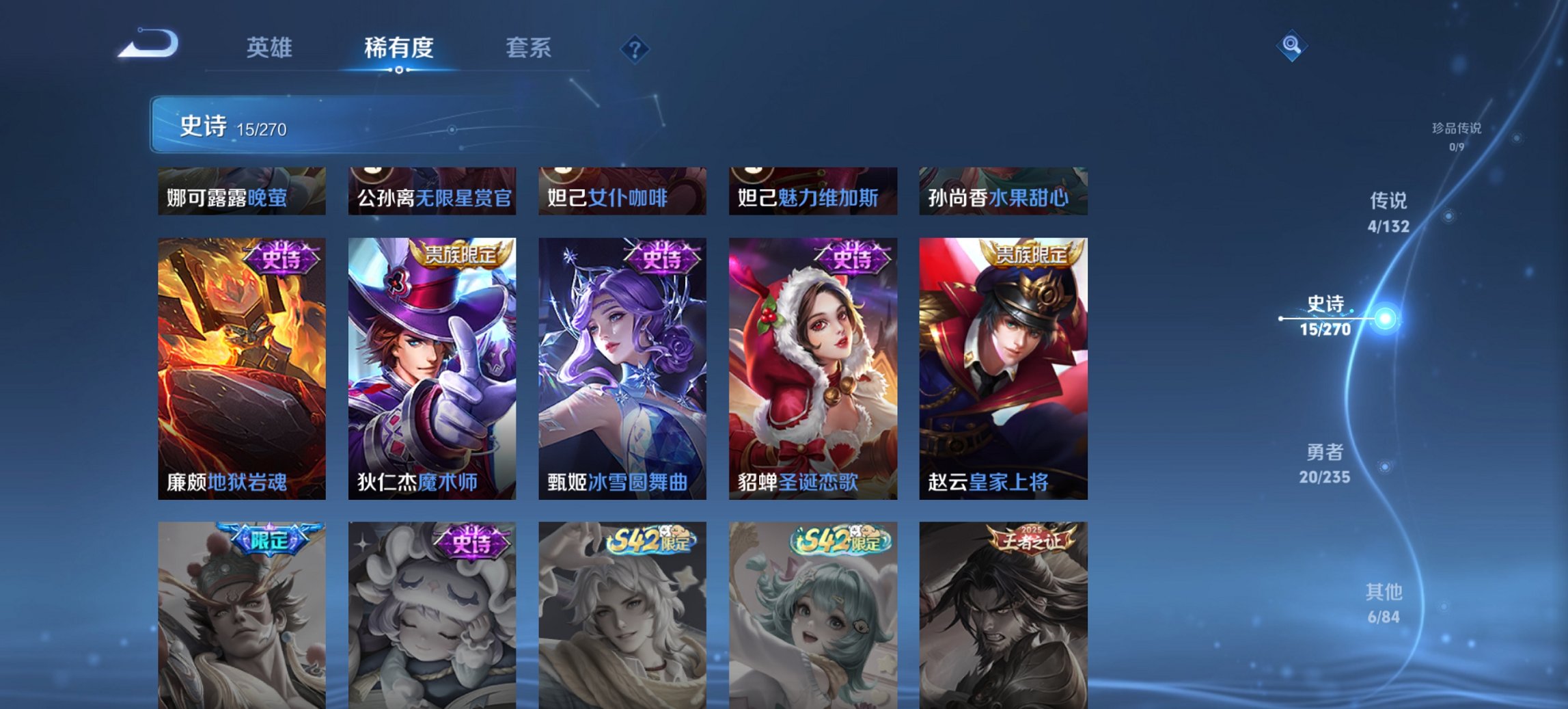Switch to the 套系 tab
This screenshot has width=1568, height=709.
(x=529, y=48)
